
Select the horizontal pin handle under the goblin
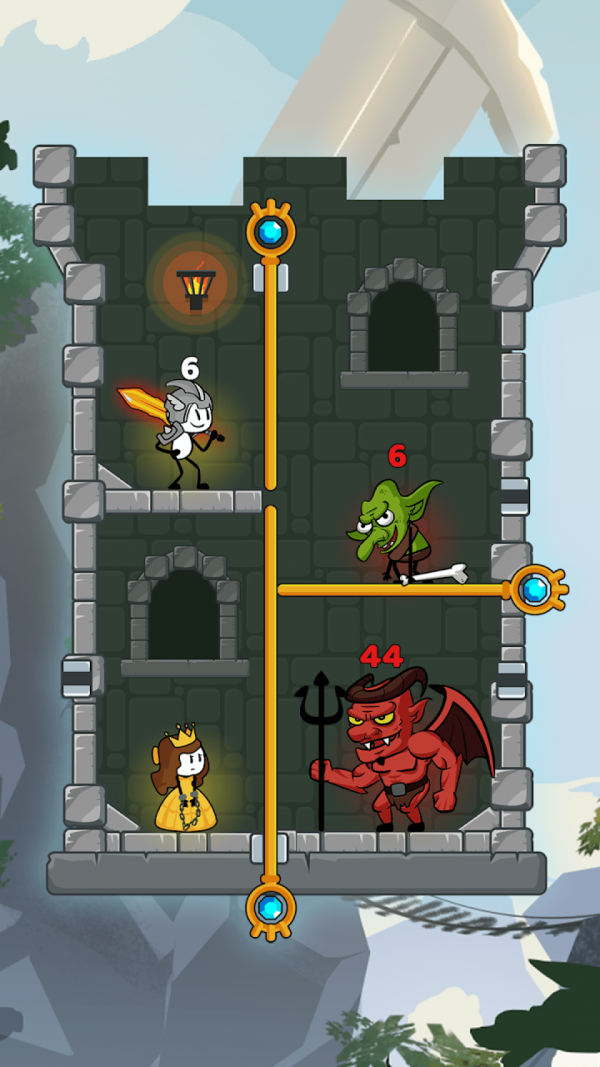click(536, 589)
